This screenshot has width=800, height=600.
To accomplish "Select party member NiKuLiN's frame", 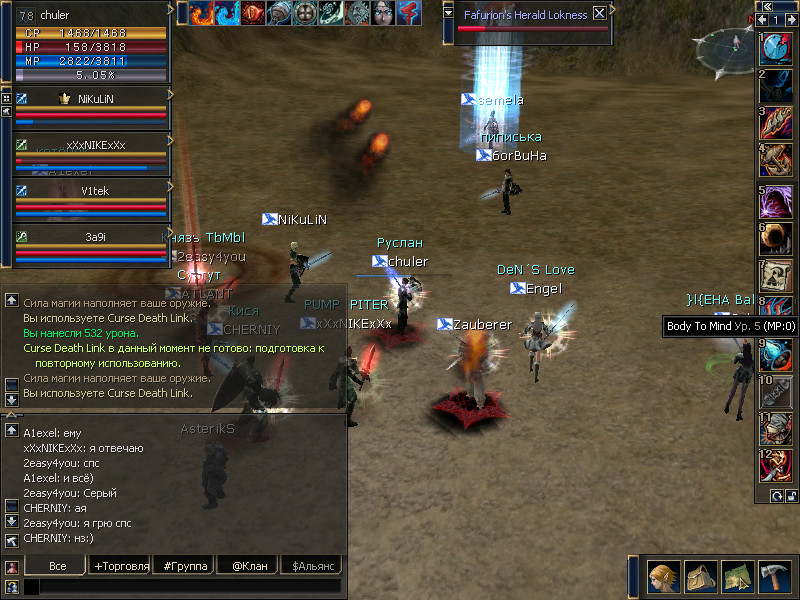I will (92, 108).
